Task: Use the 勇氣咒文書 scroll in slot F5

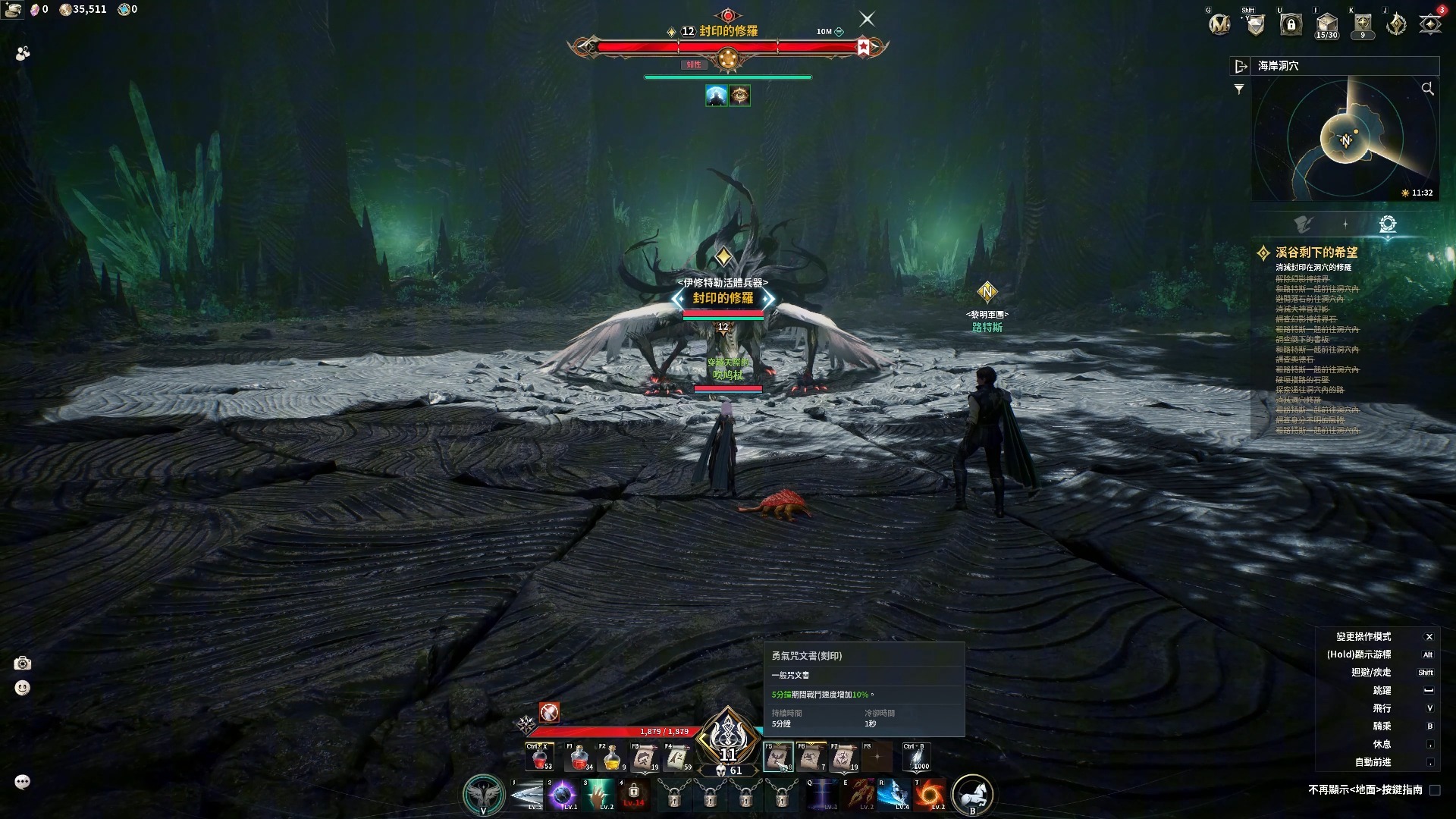Action: click(x=778, y=757)
